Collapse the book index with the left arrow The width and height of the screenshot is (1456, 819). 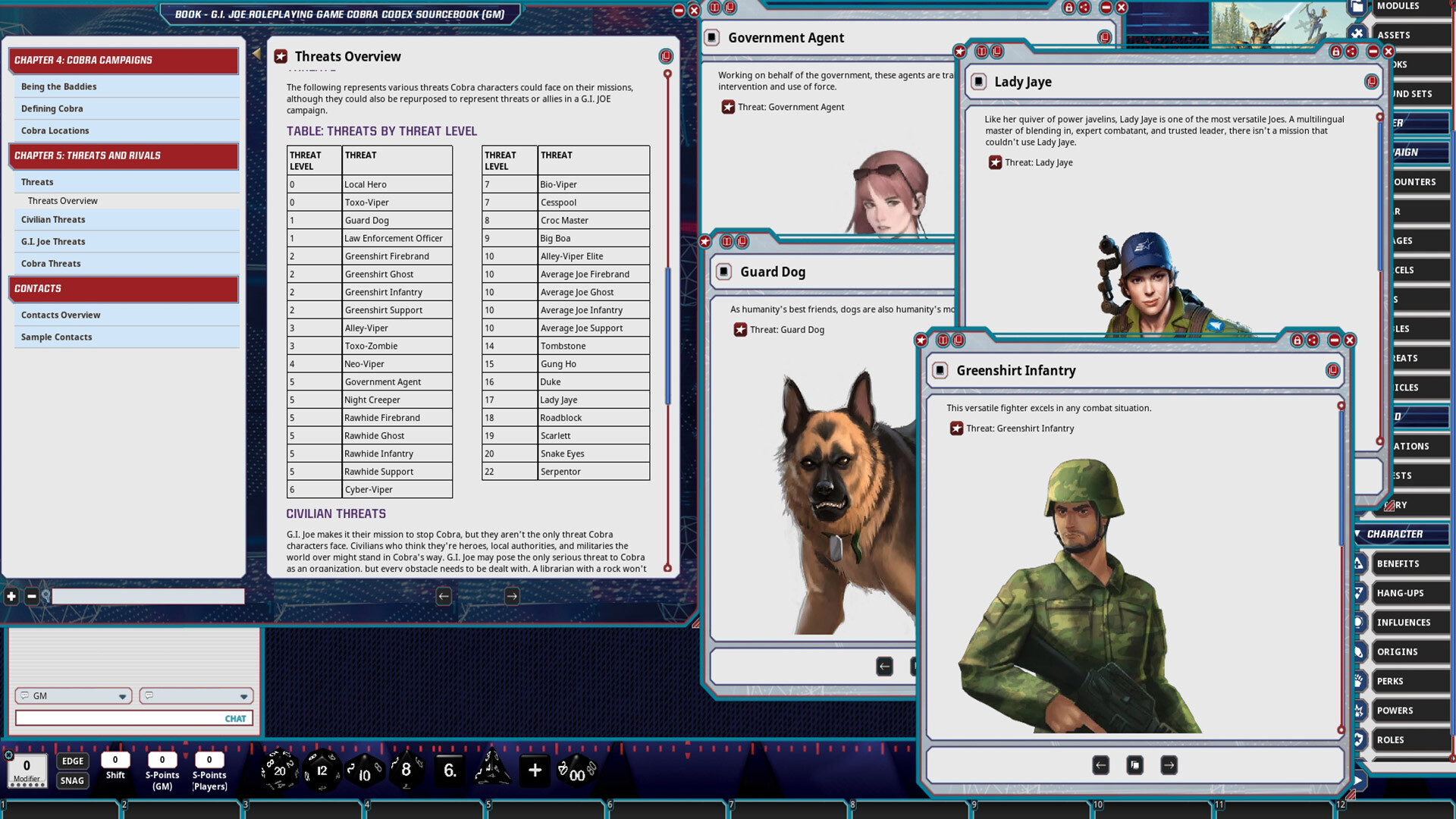click(257, 55)
